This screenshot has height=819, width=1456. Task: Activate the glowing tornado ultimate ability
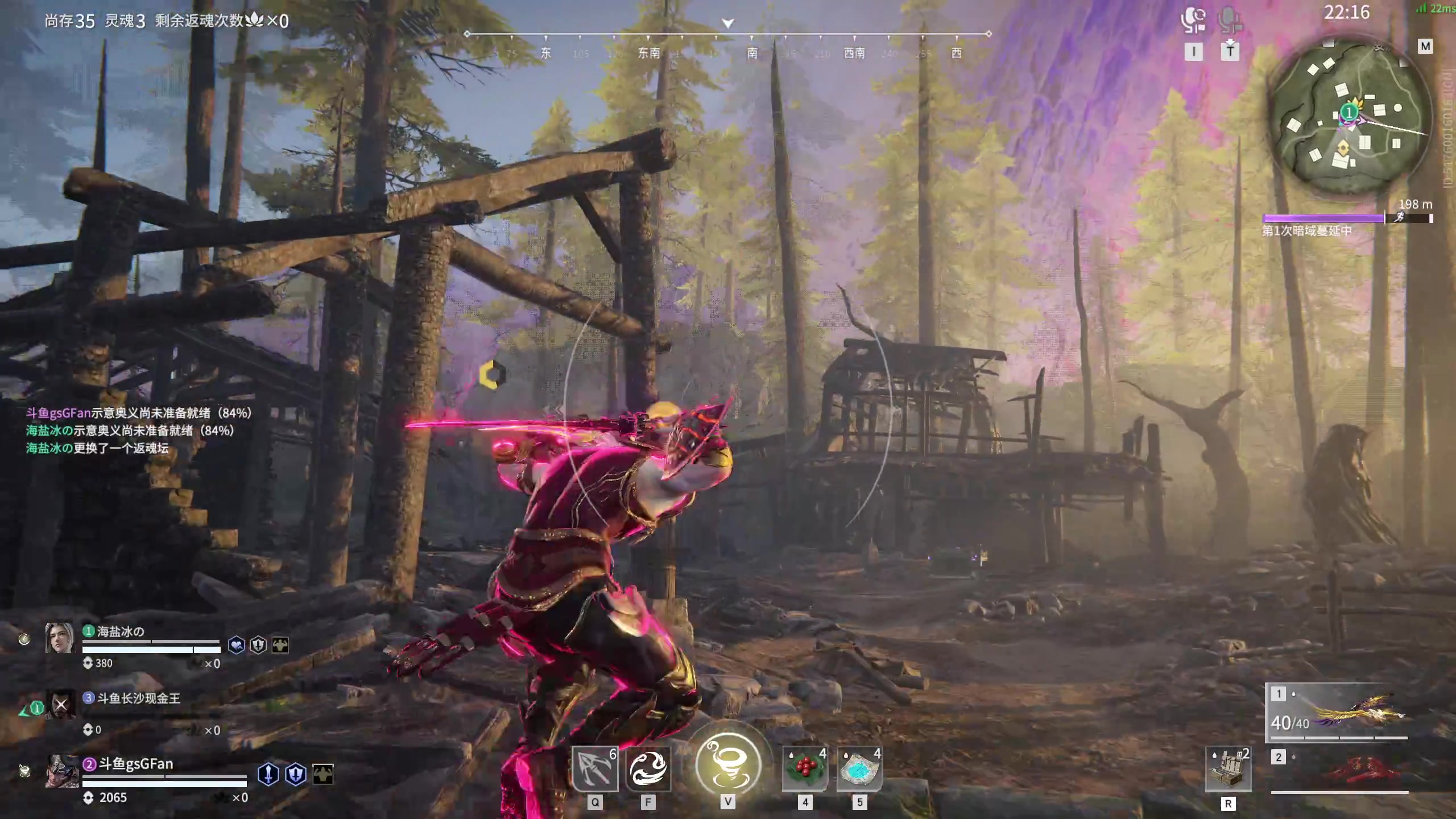tap(728, 765)
